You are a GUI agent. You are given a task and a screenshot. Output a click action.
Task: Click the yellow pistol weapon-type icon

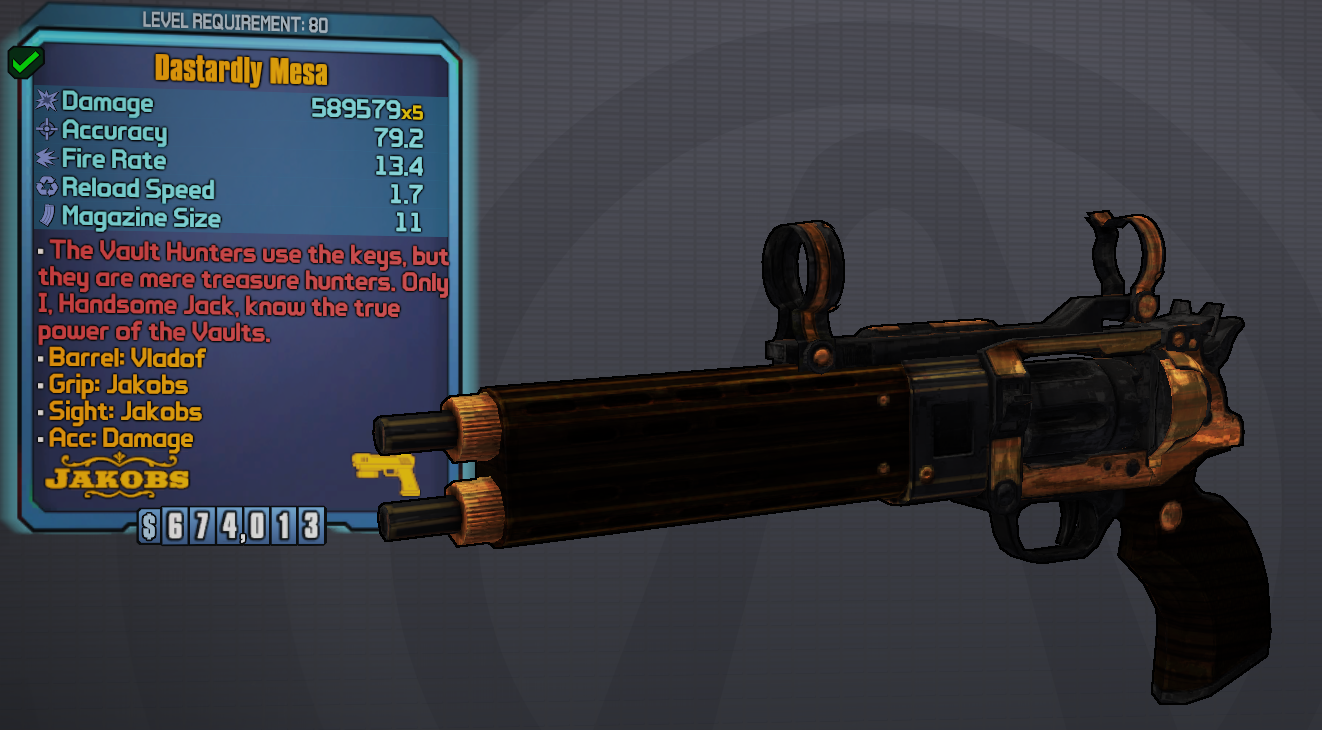click(385, 472)
